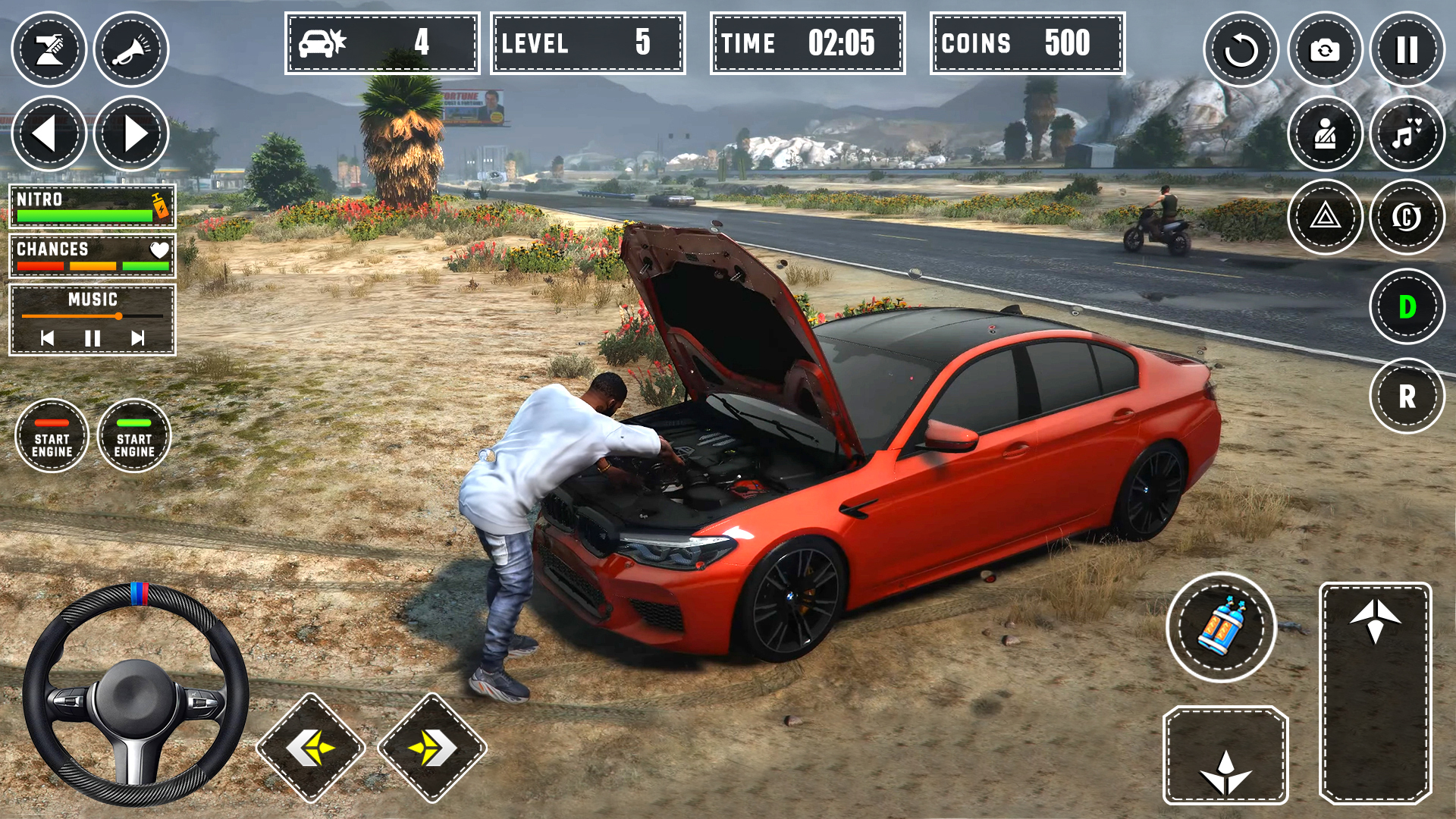Click the white right triangle indicator button
Viewport: 1456px width, 819px height.
coord(131,134)
